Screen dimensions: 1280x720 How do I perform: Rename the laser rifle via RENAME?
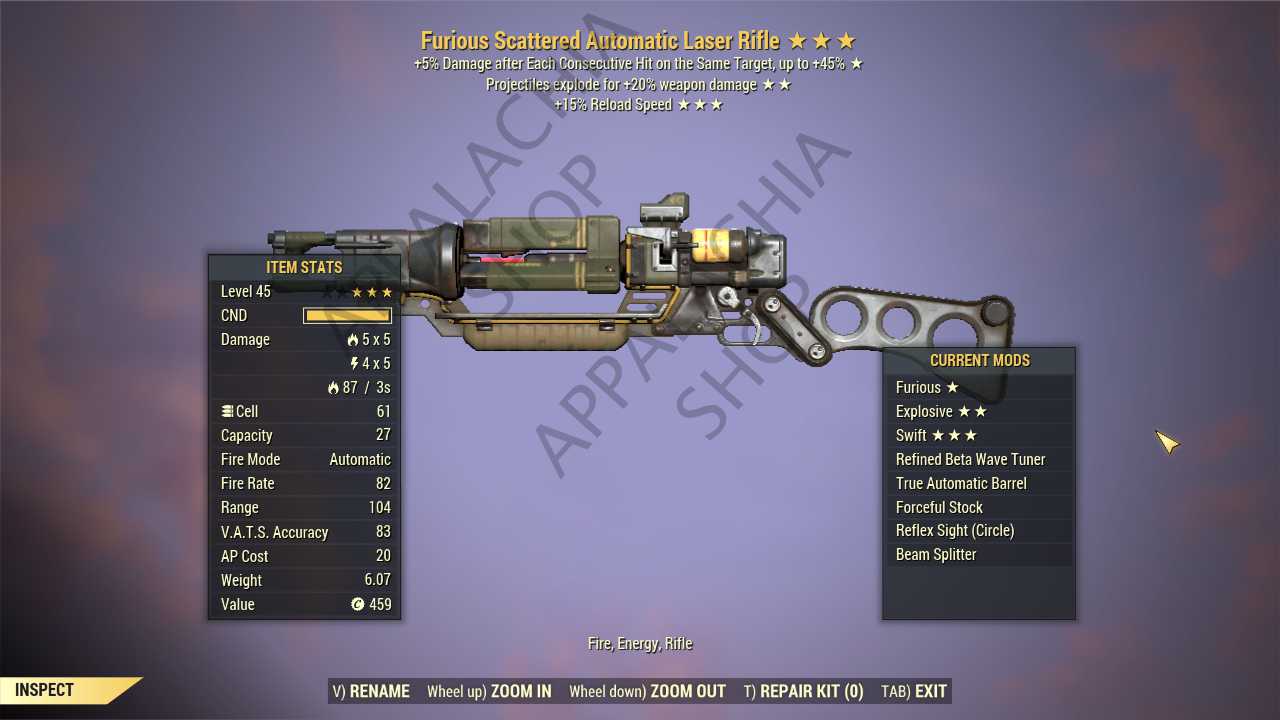click(371, 691)
